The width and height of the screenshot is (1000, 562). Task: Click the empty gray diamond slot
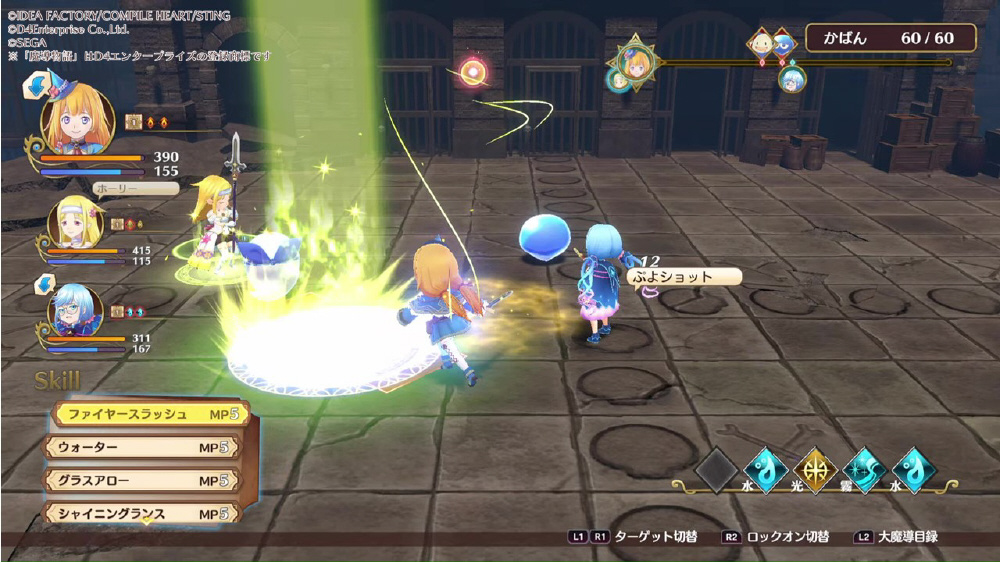click(x=716, y=470)
